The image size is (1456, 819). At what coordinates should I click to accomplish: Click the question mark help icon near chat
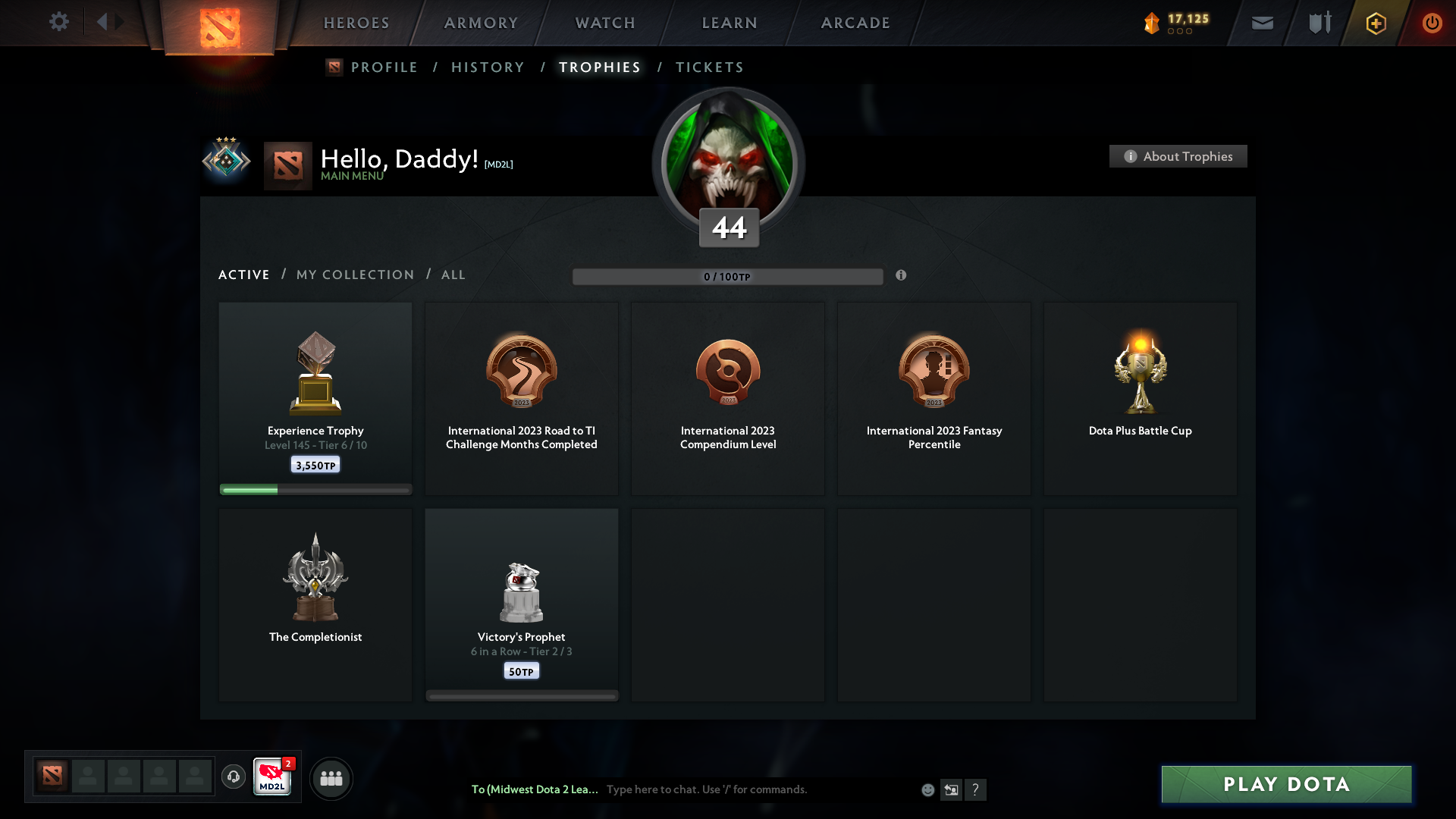[x=977, y=789]
